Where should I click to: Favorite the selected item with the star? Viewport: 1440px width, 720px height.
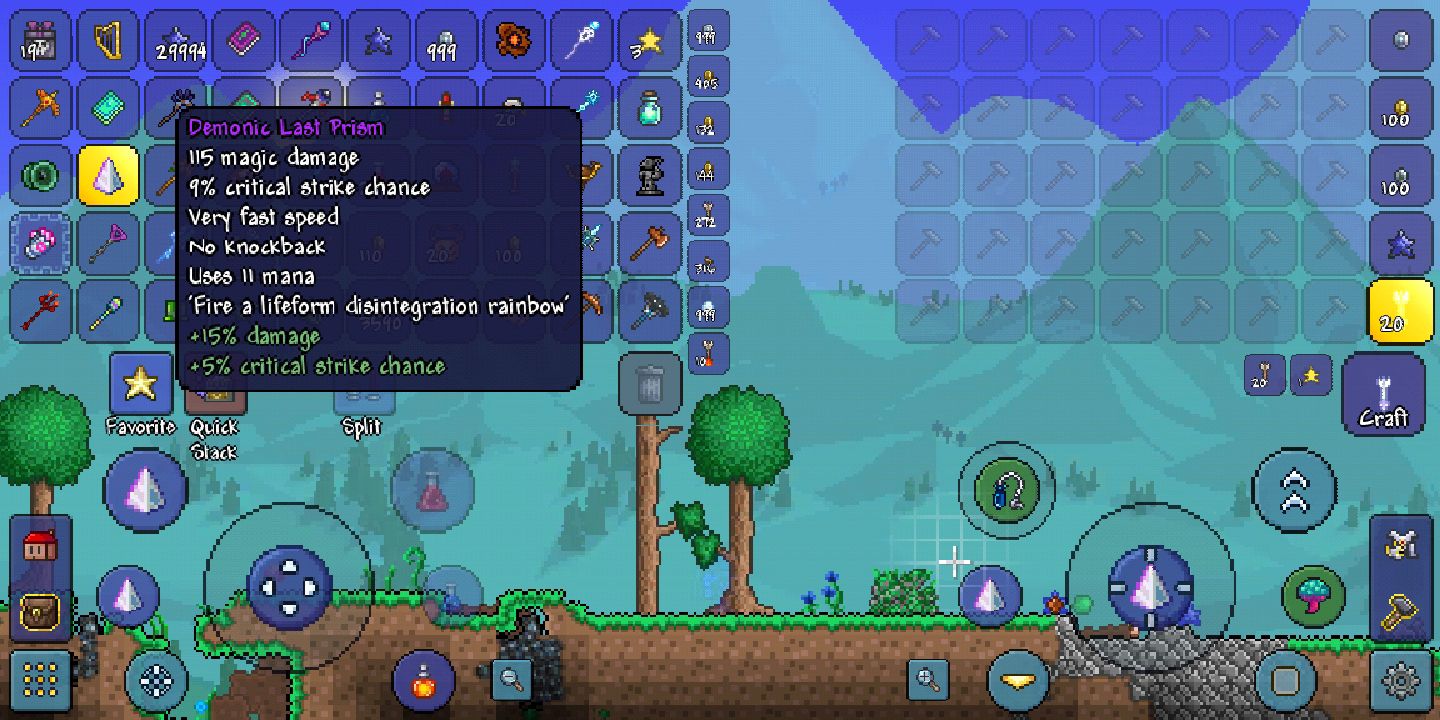point(140,383)
